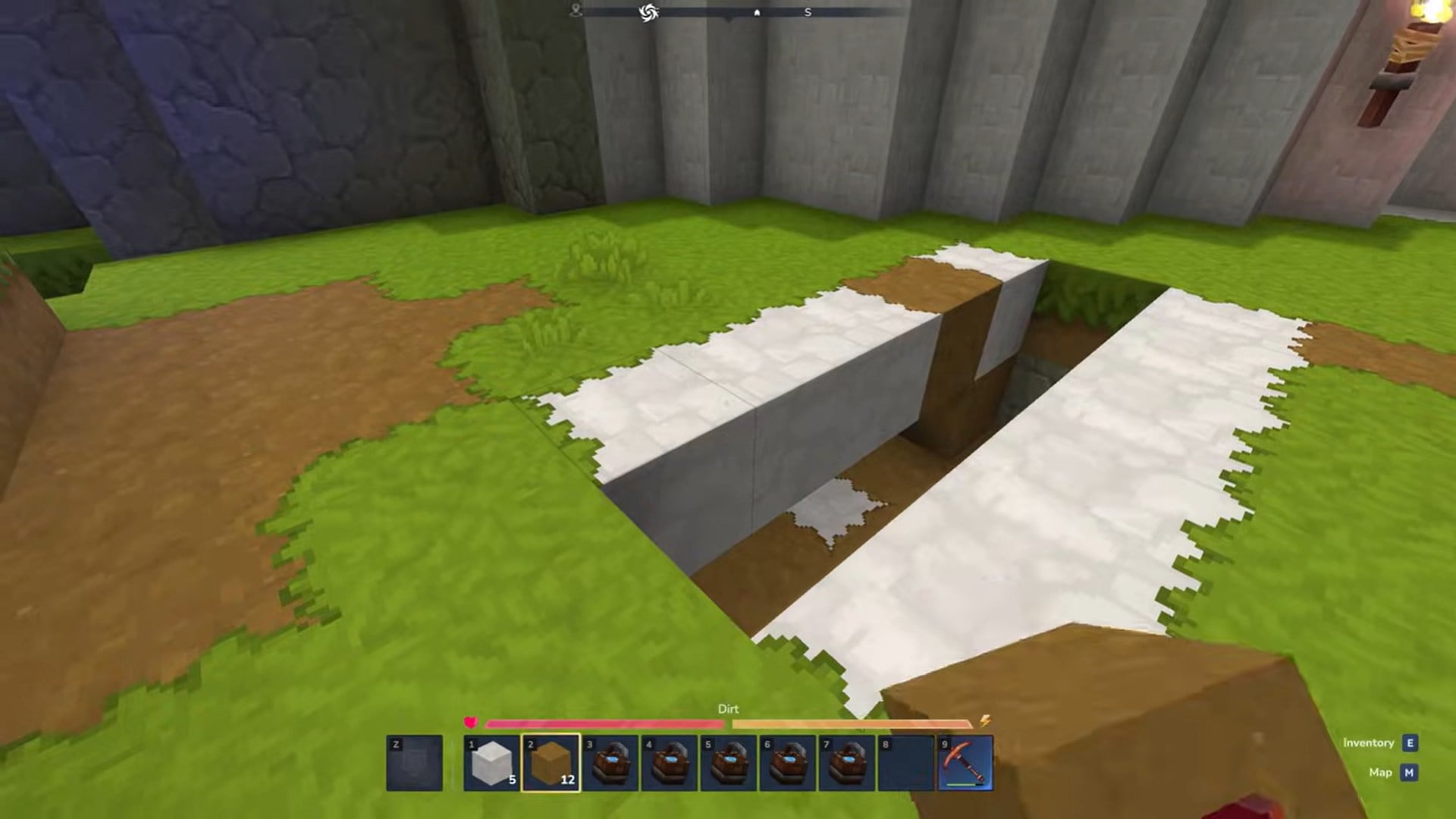Click the swirling portal marker on the compass bar
Image resolution: width=1456 pixels, height=819 pixels.
click(650, 13)
